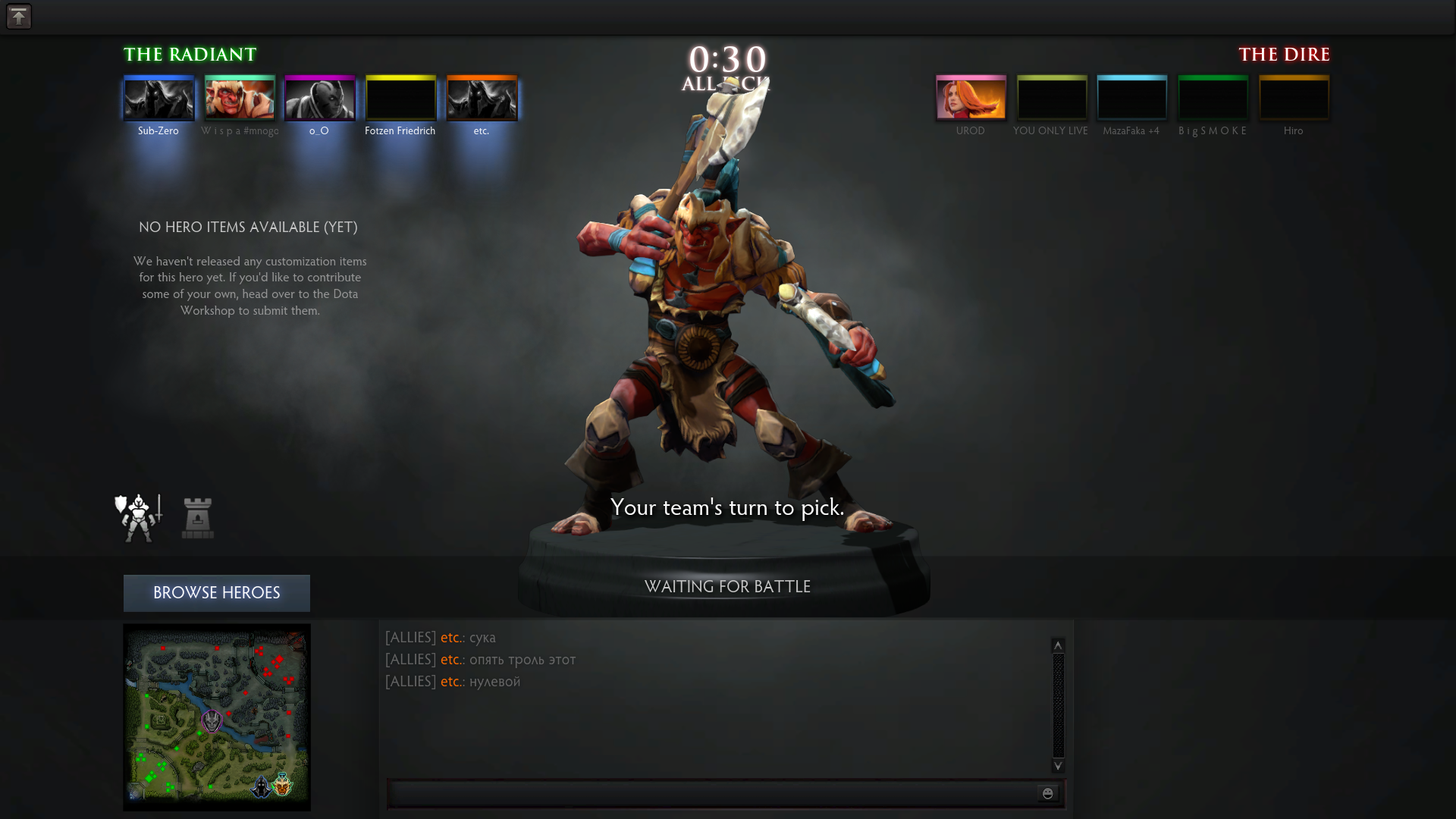Screen dimensions: 1456x819
Task: Focus the chat text input field
Action: point(711,793)
